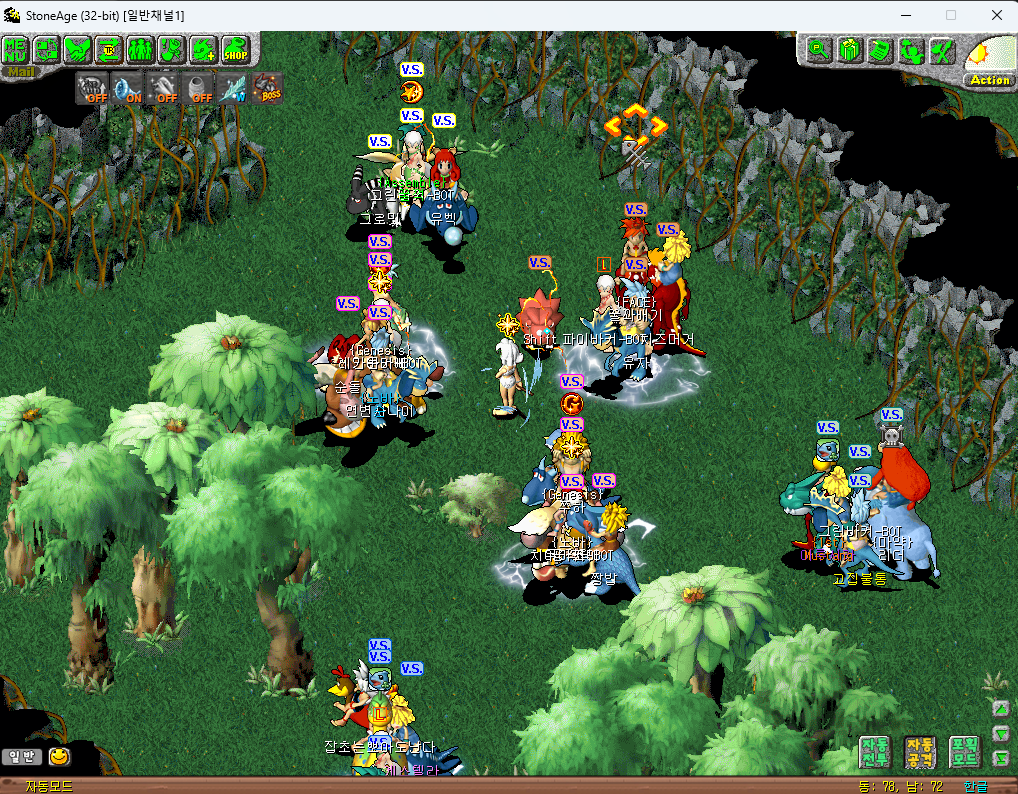Select the 일반 chat channel button
This screenshot has width=1018, height=794.
(x=19, y=756)
